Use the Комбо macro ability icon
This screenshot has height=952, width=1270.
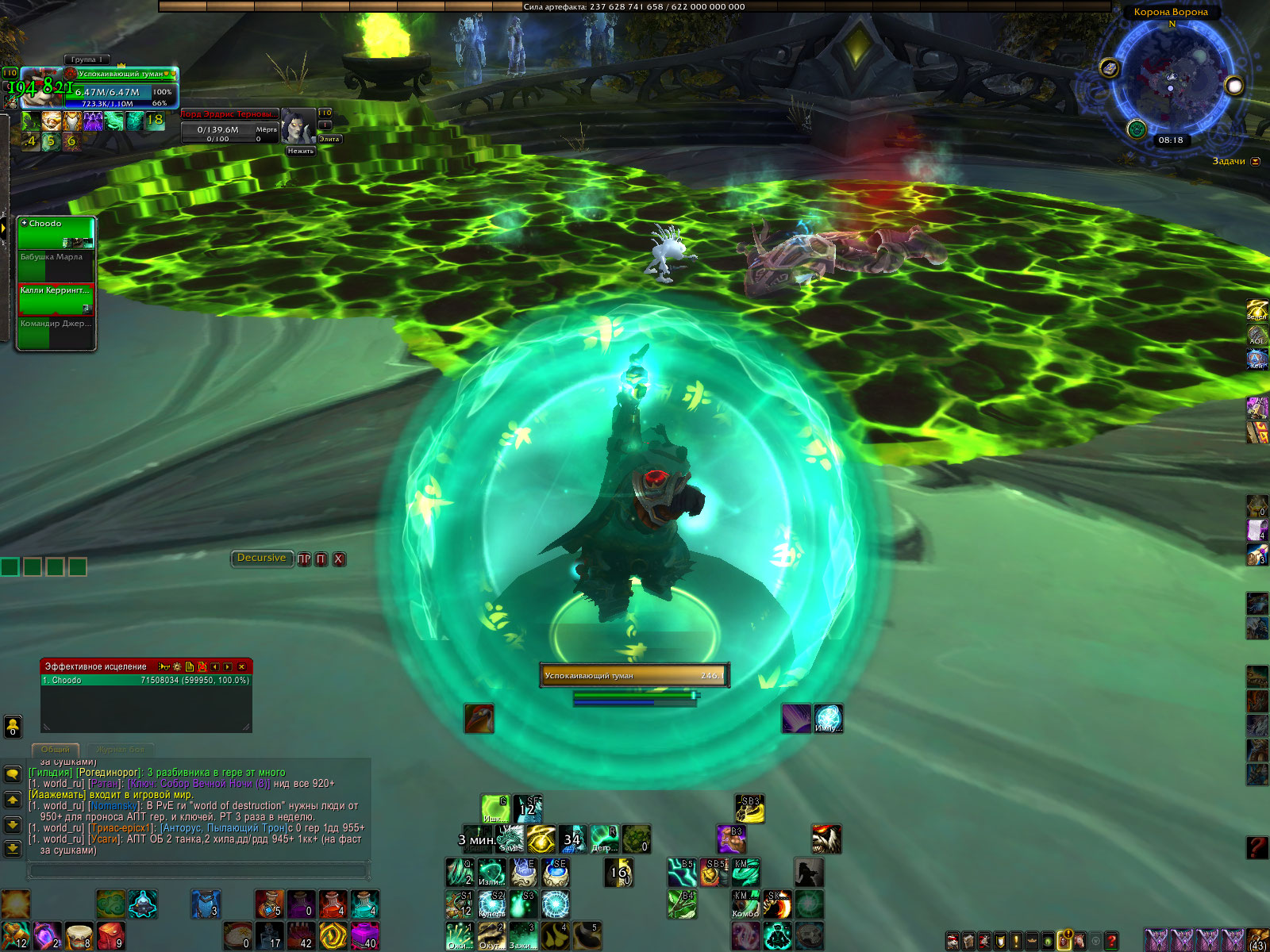pos(745,904)
